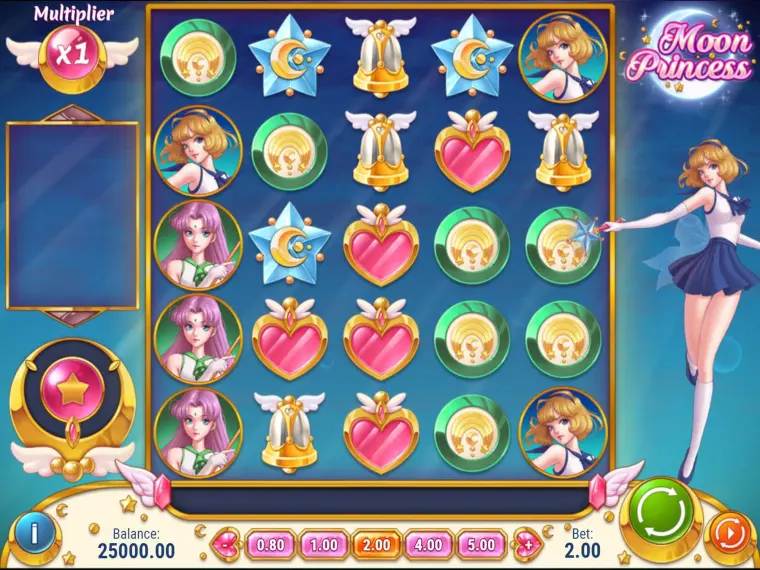The height and width of the screenshot is (570, 760).
Task: Pick the 5.00 bet option
Action: (x=482, y=546)
